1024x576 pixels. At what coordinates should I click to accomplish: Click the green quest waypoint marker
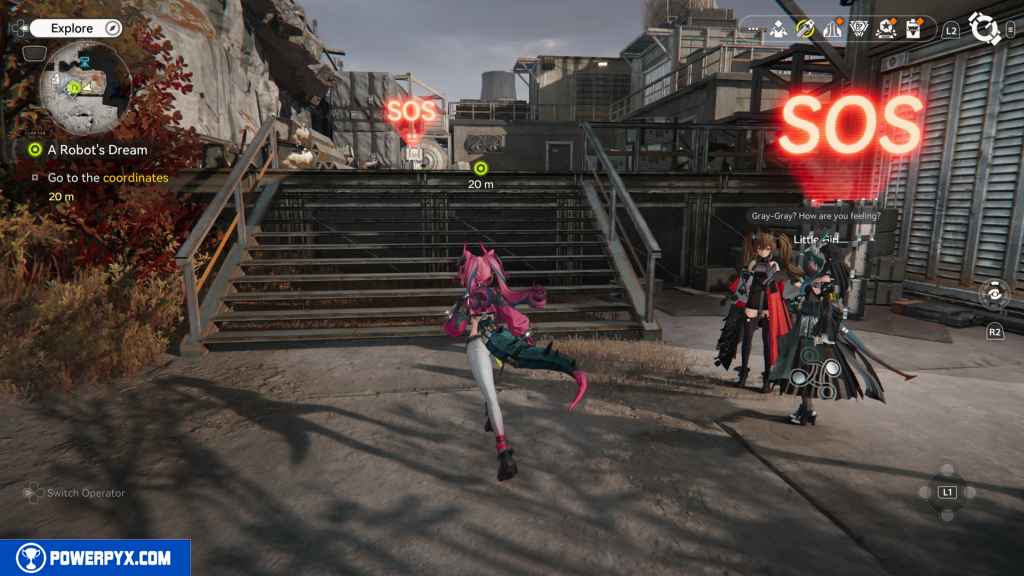480,167
